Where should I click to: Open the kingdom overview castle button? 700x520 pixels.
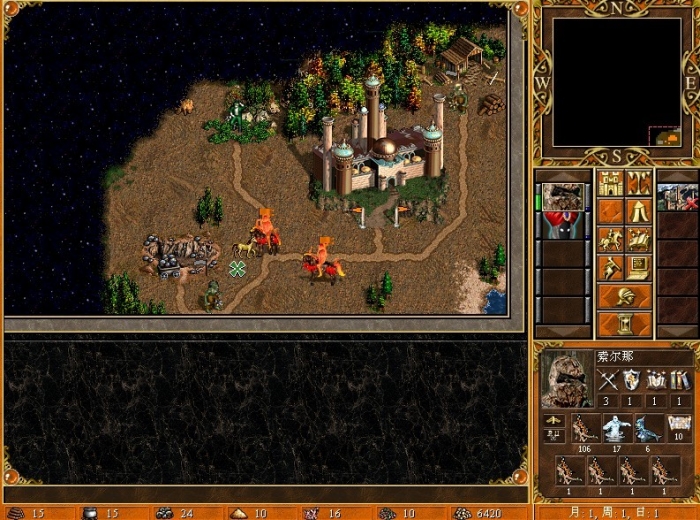click(x=610, y=184)
